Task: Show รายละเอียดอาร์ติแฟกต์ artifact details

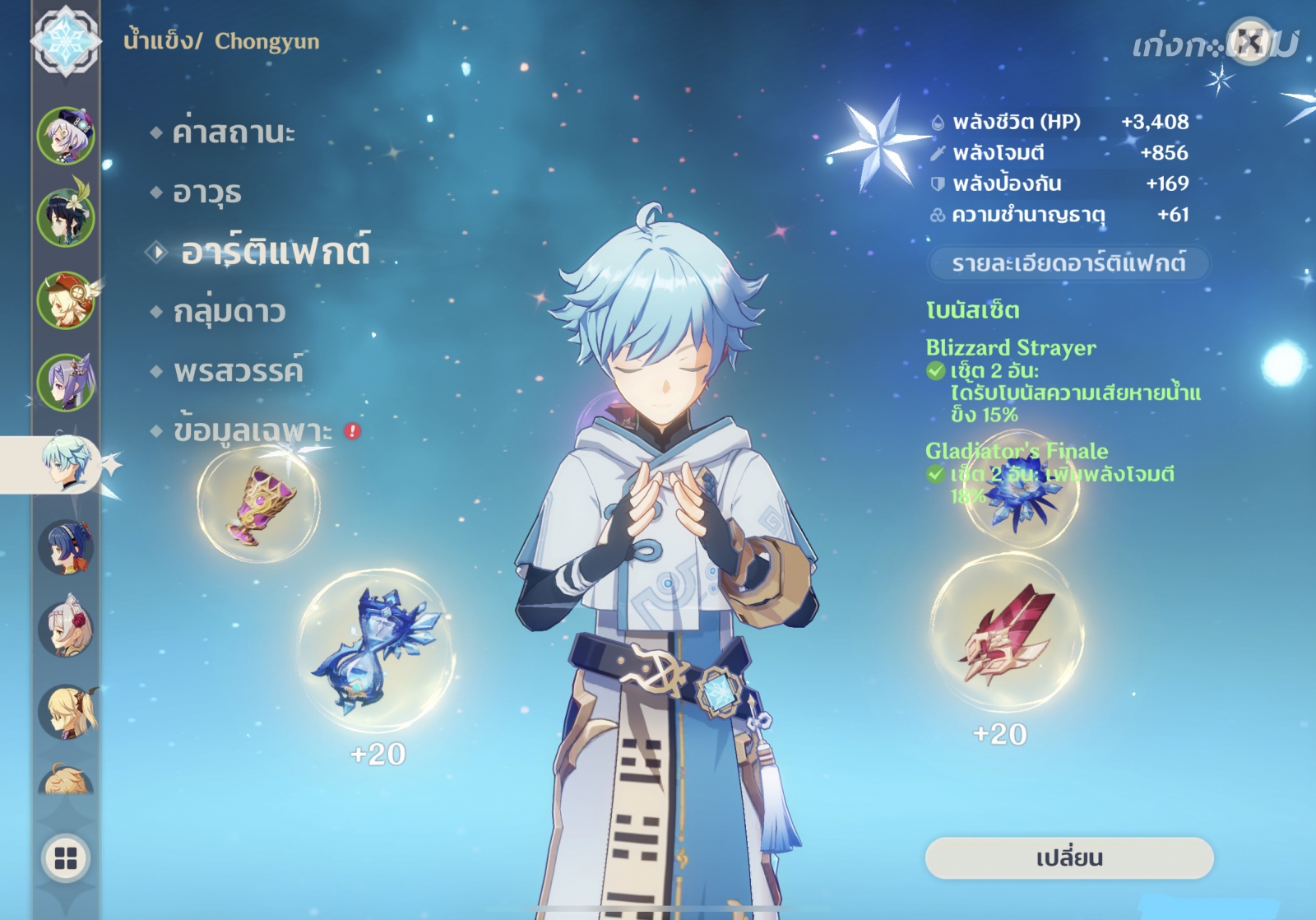Action: coord(1068,263)
